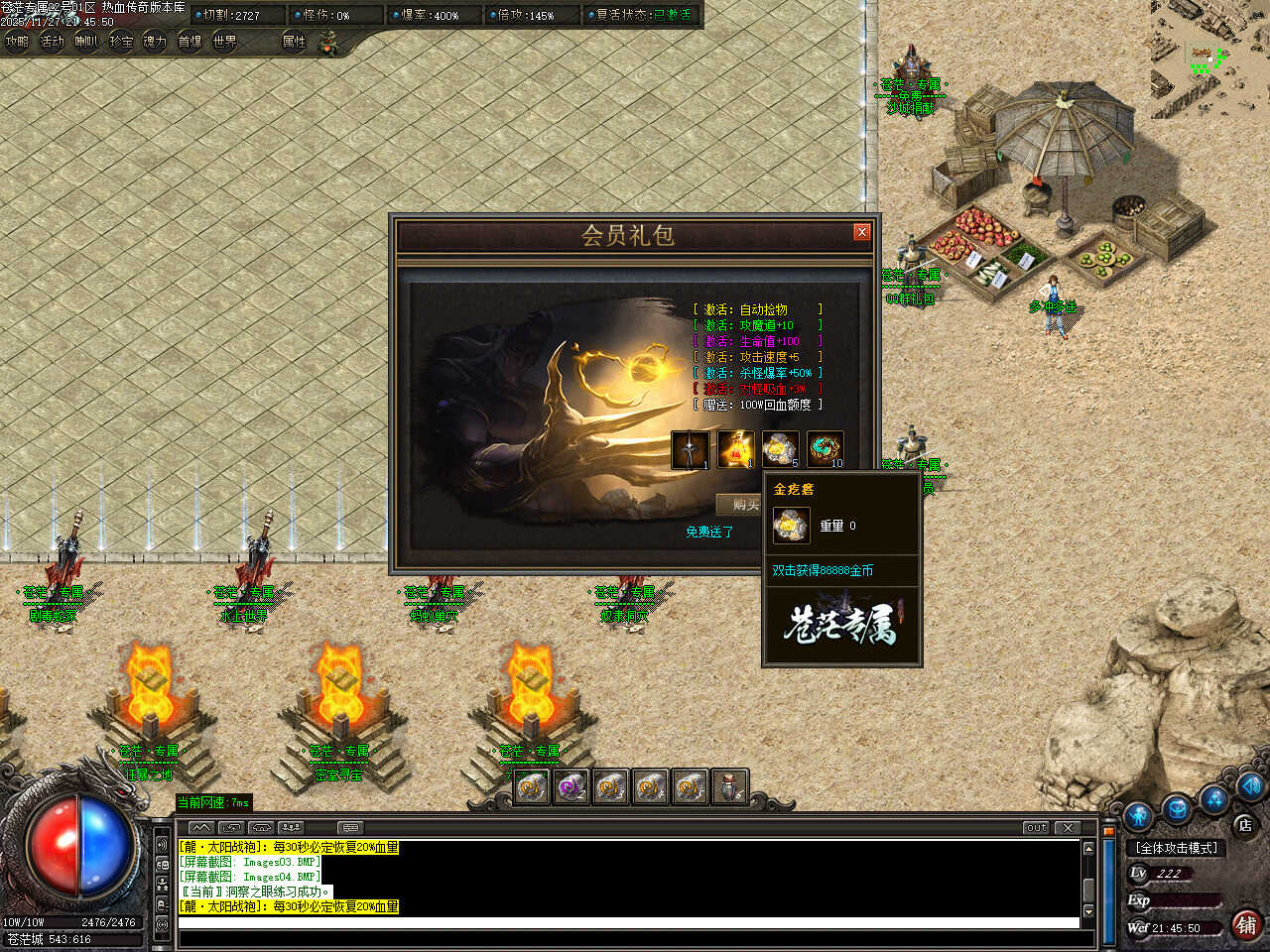The height and width of the screenshot is (952, 1270).
Task: Select the teal dragon emblem reward slot
Action: (x=825, y=449)
